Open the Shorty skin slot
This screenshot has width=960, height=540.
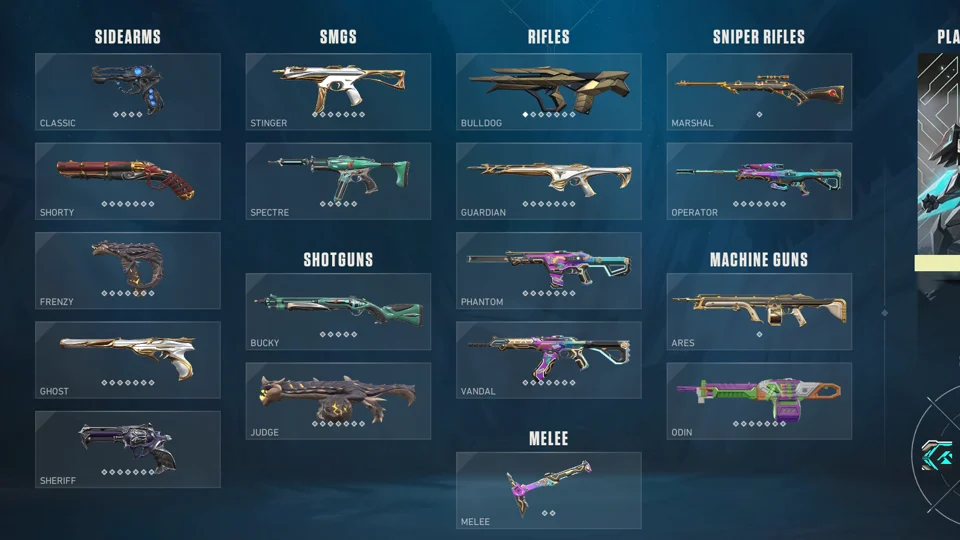(128, 181)
